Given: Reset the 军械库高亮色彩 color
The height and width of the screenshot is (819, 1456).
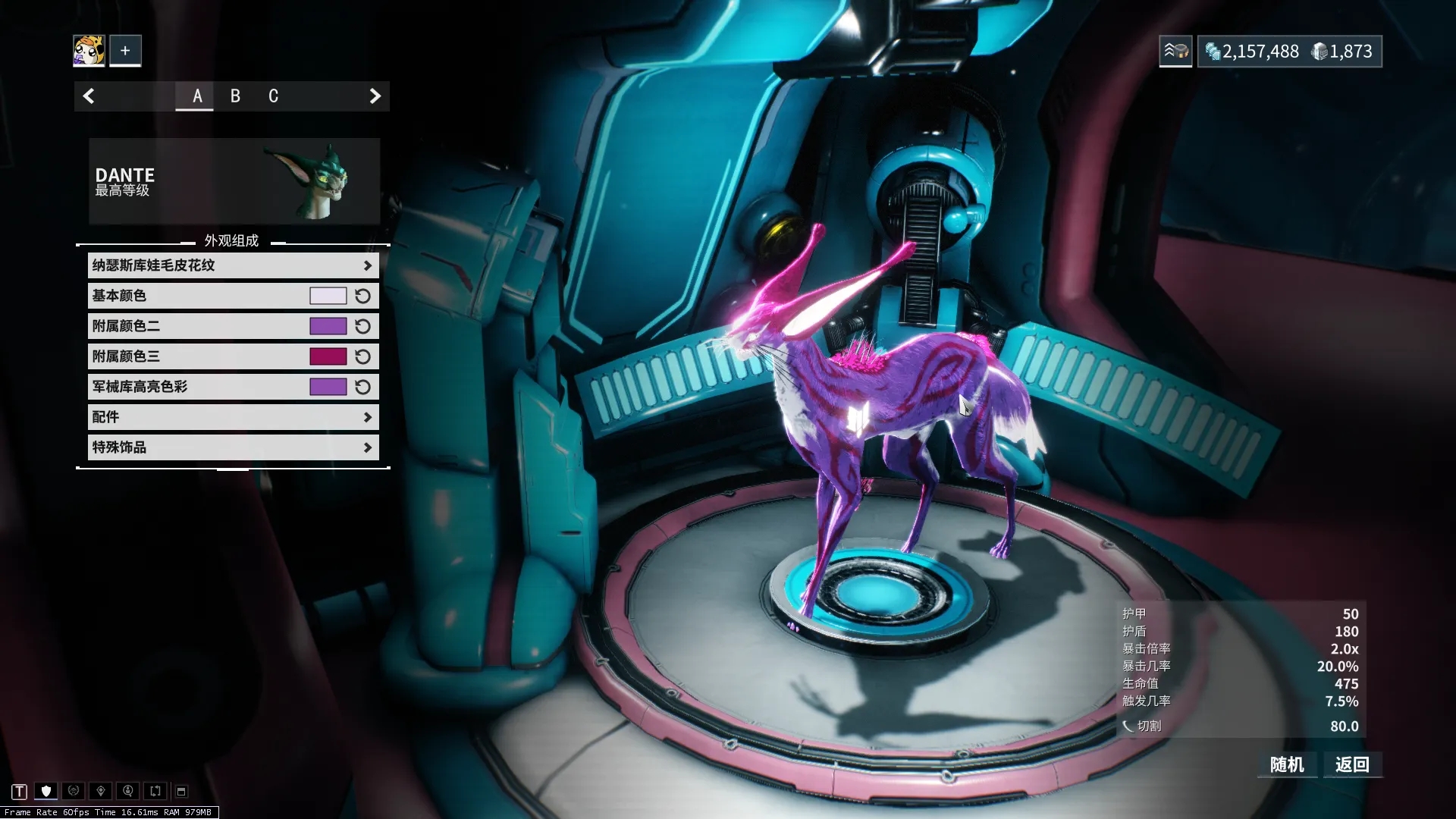Looking at the screenshot, I should point(363,387).
